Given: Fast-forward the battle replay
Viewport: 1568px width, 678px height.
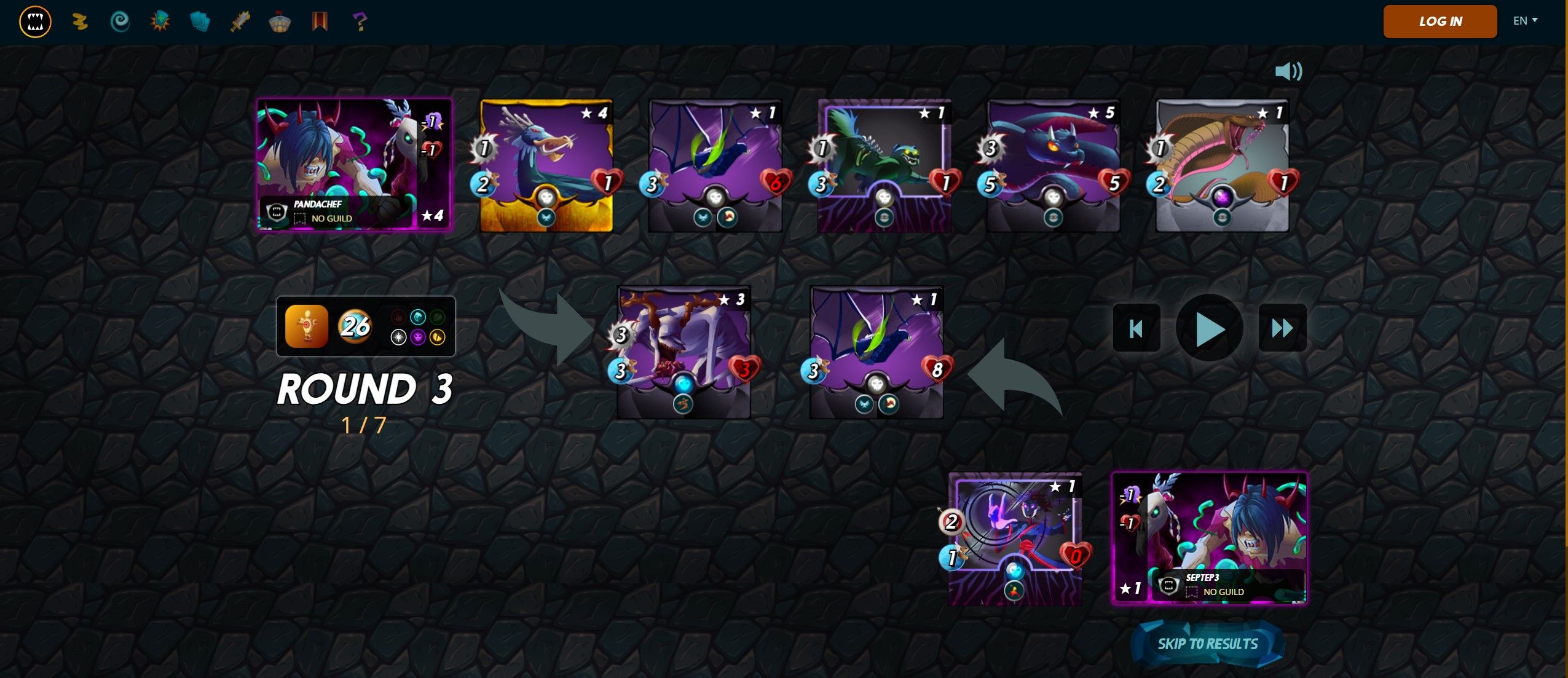Looking at the screenshot, I should coord(1282,328).
